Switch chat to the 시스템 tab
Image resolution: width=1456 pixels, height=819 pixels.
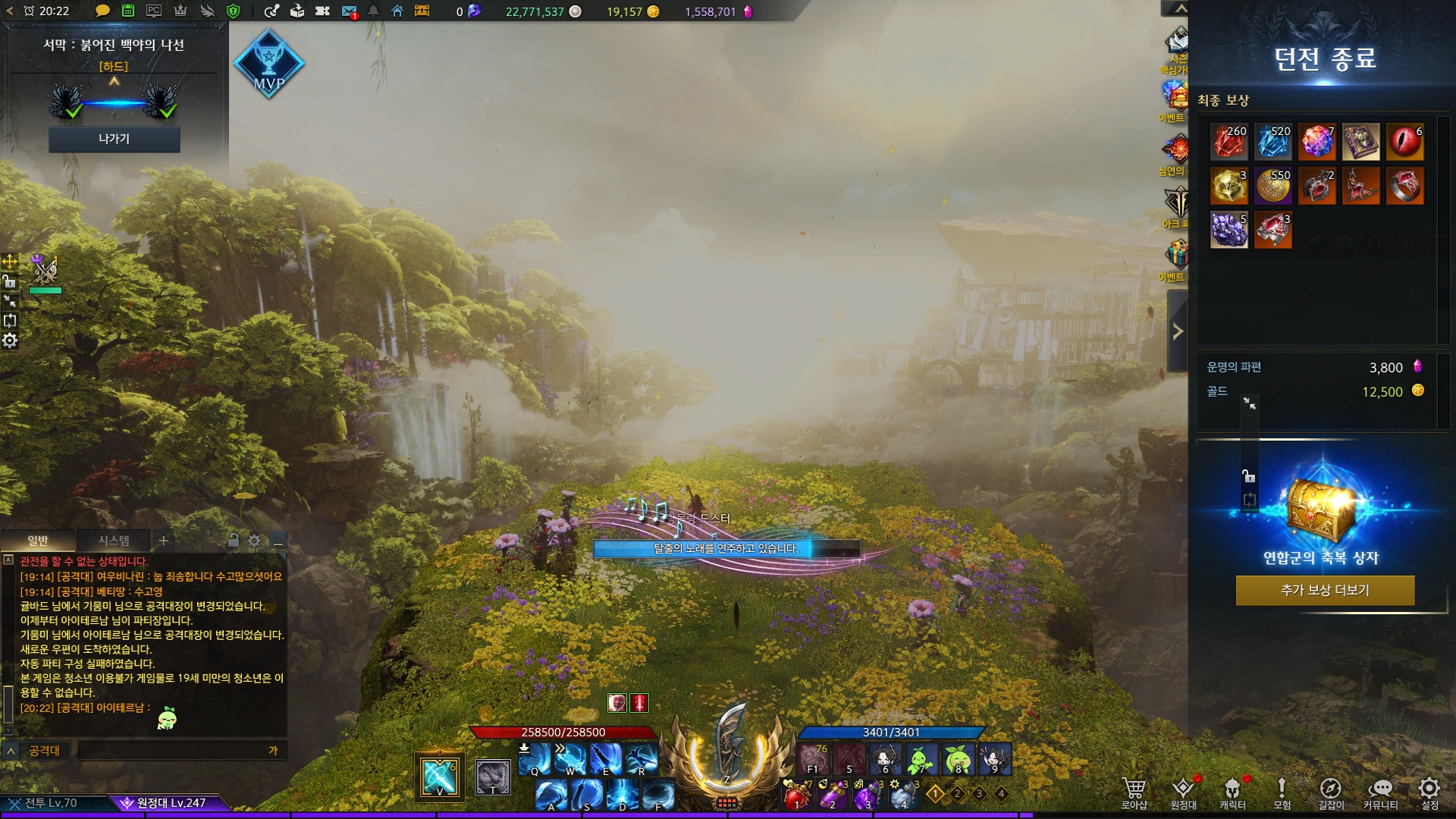114,541
